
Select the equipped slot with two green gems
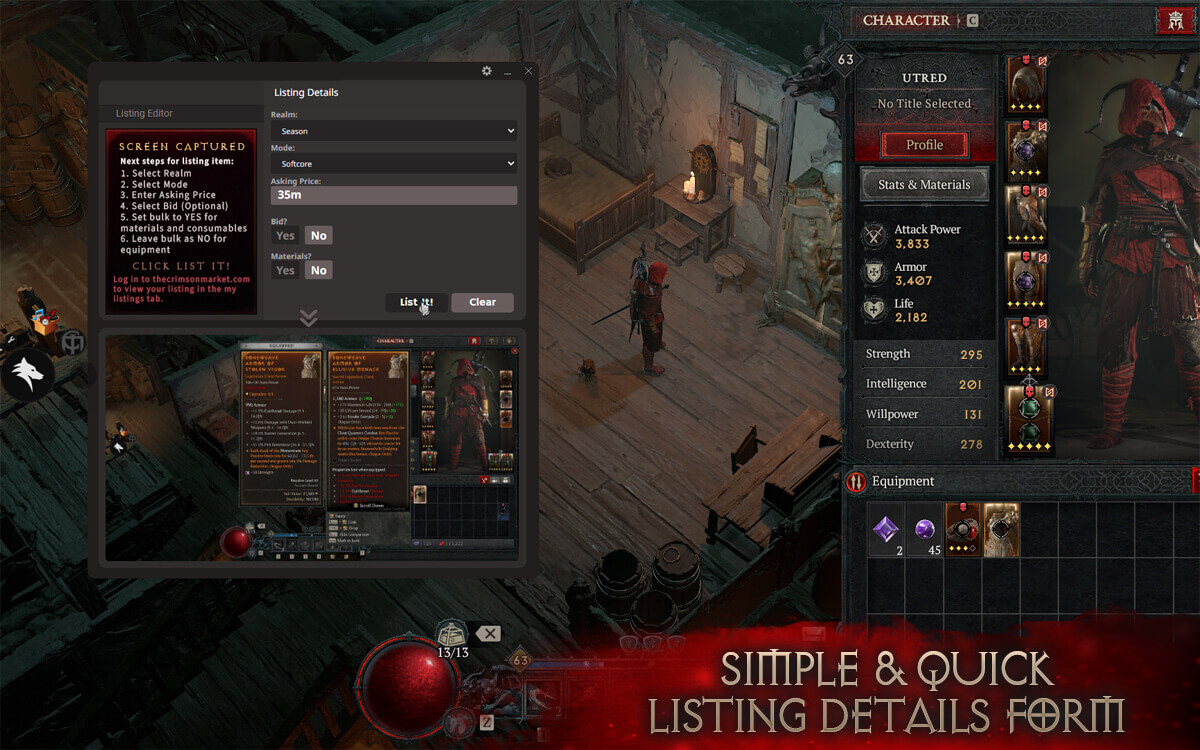tap(1026, 419)
